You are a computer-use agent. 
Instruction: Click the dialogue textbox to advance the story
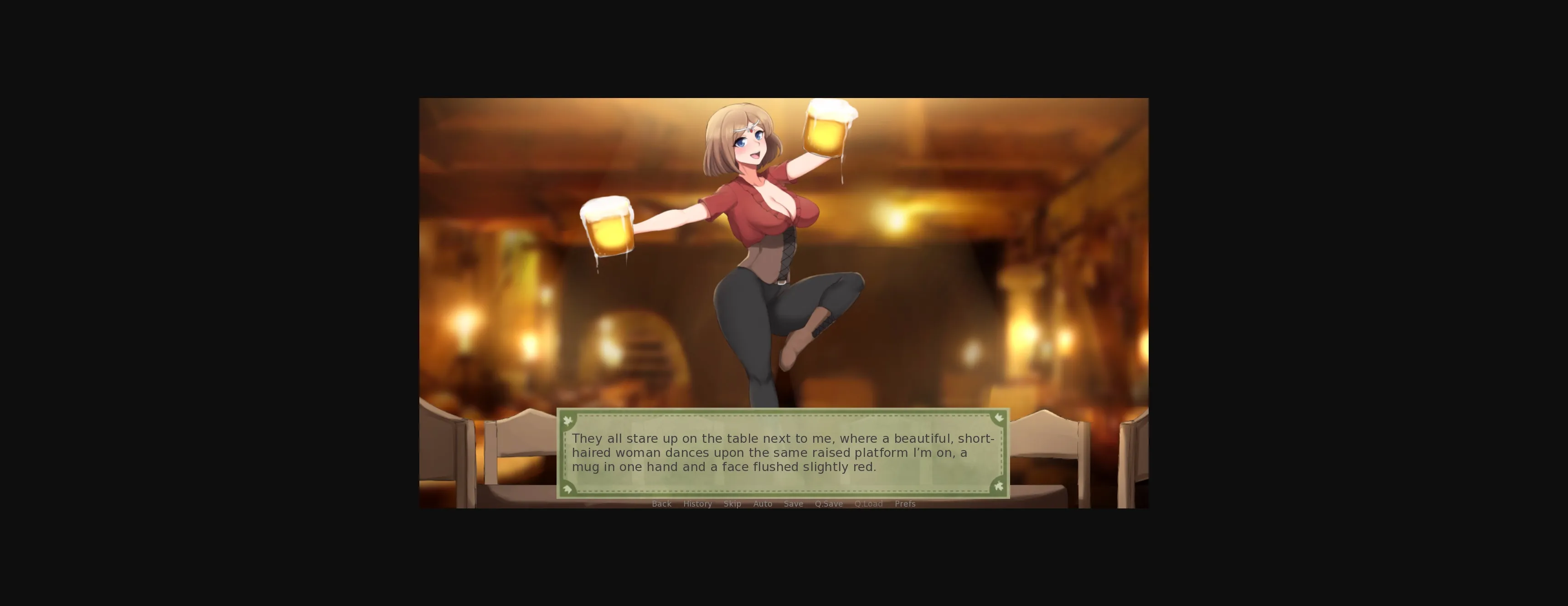point(783,454)
